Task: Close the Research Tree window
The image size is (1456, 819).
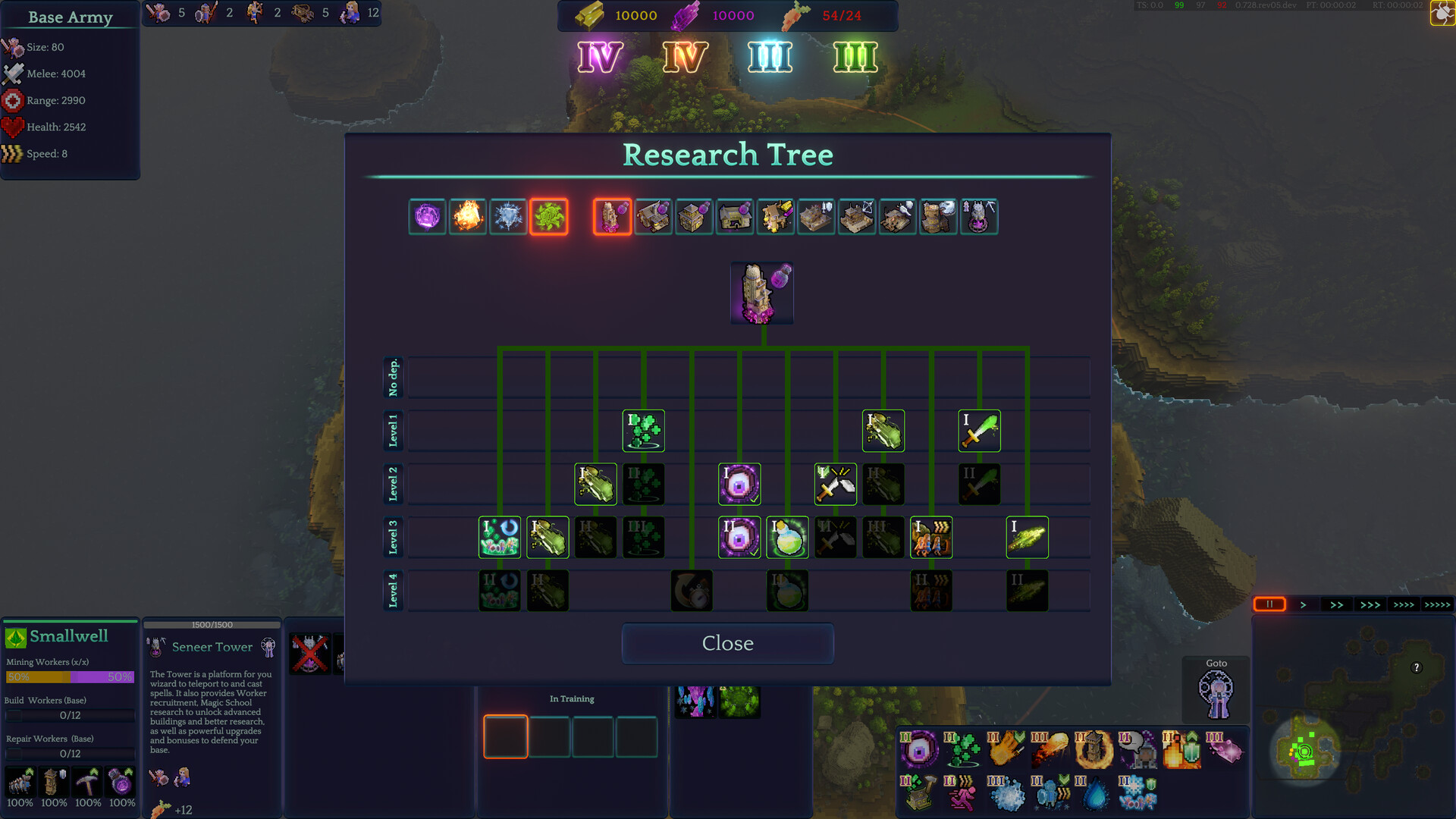Action: [726, 643]
